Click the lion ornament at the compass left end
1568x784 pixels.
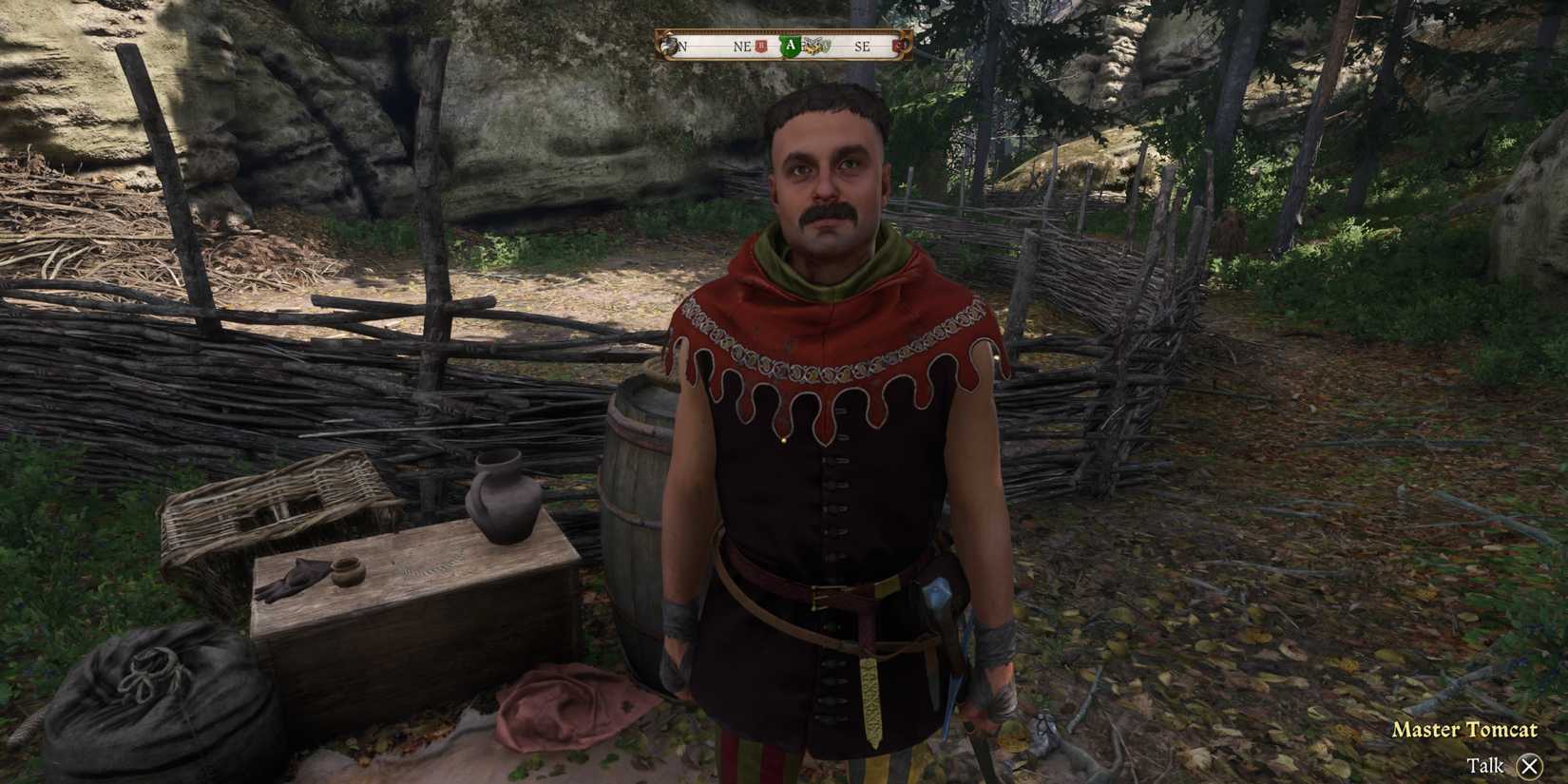[668, 46]
